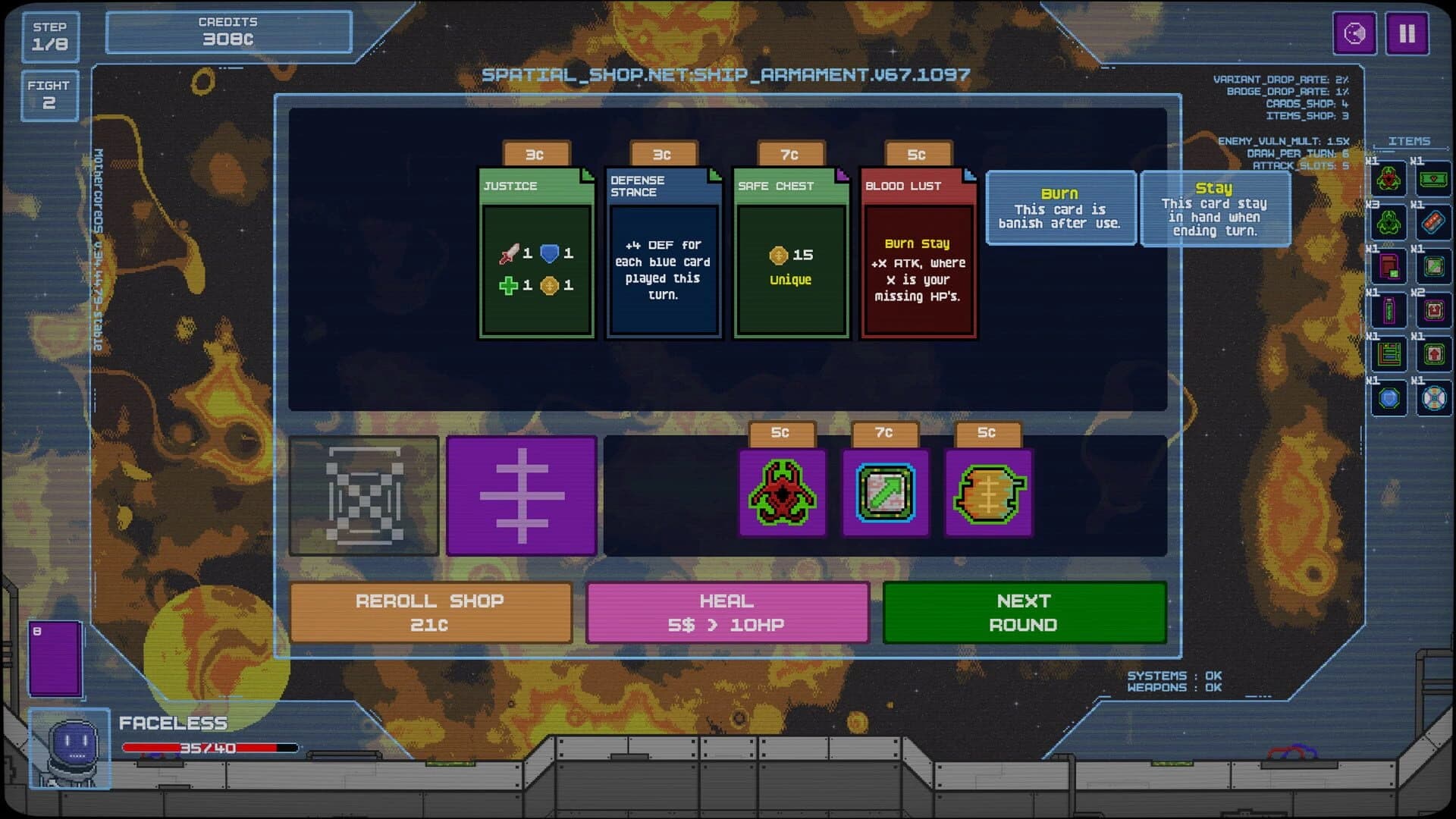Open the controller icon in the top-right corner

1354,32
